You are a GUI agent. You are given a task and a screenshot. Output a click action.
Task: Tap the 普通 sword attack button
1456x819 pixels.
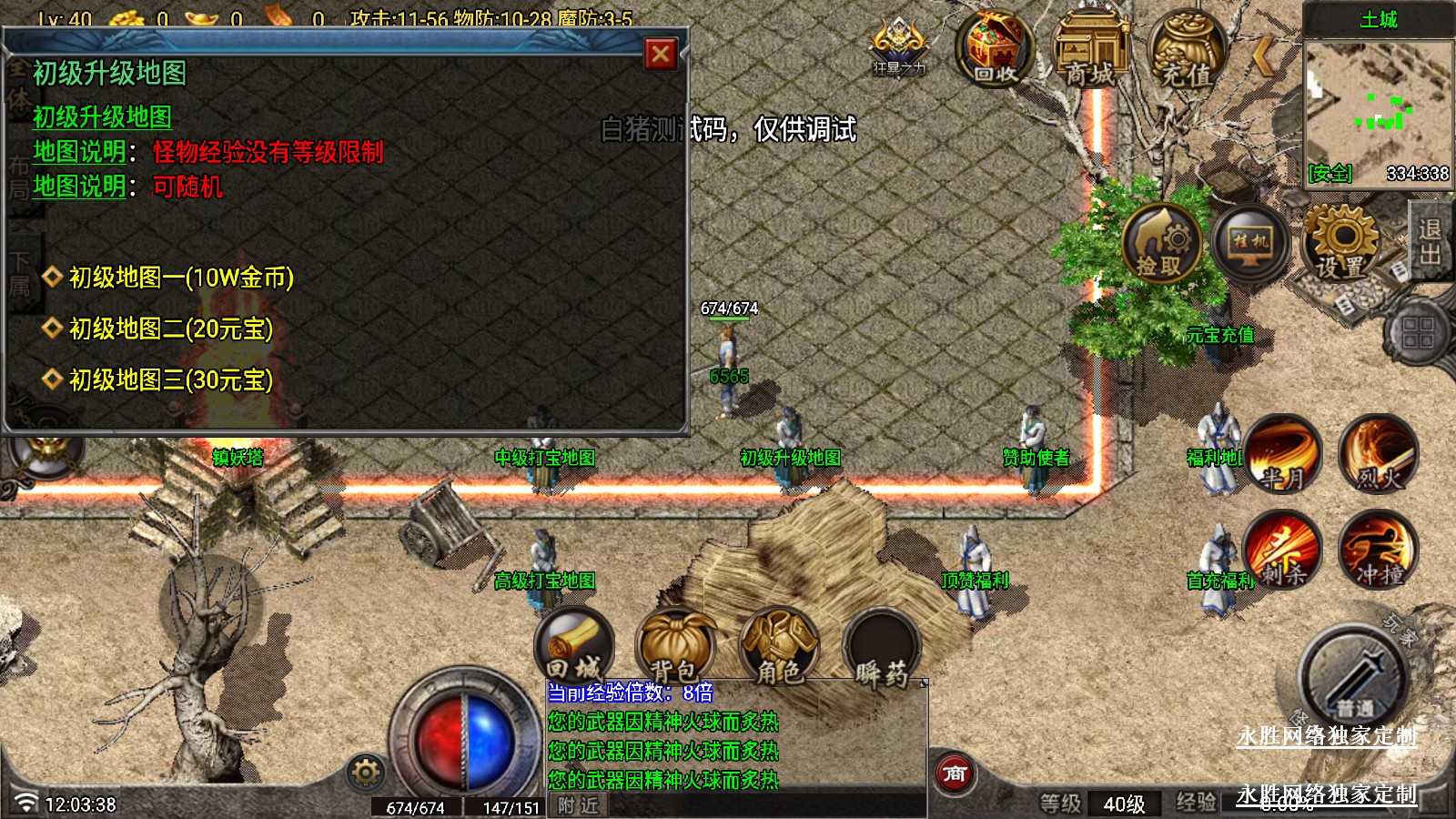1353,675
